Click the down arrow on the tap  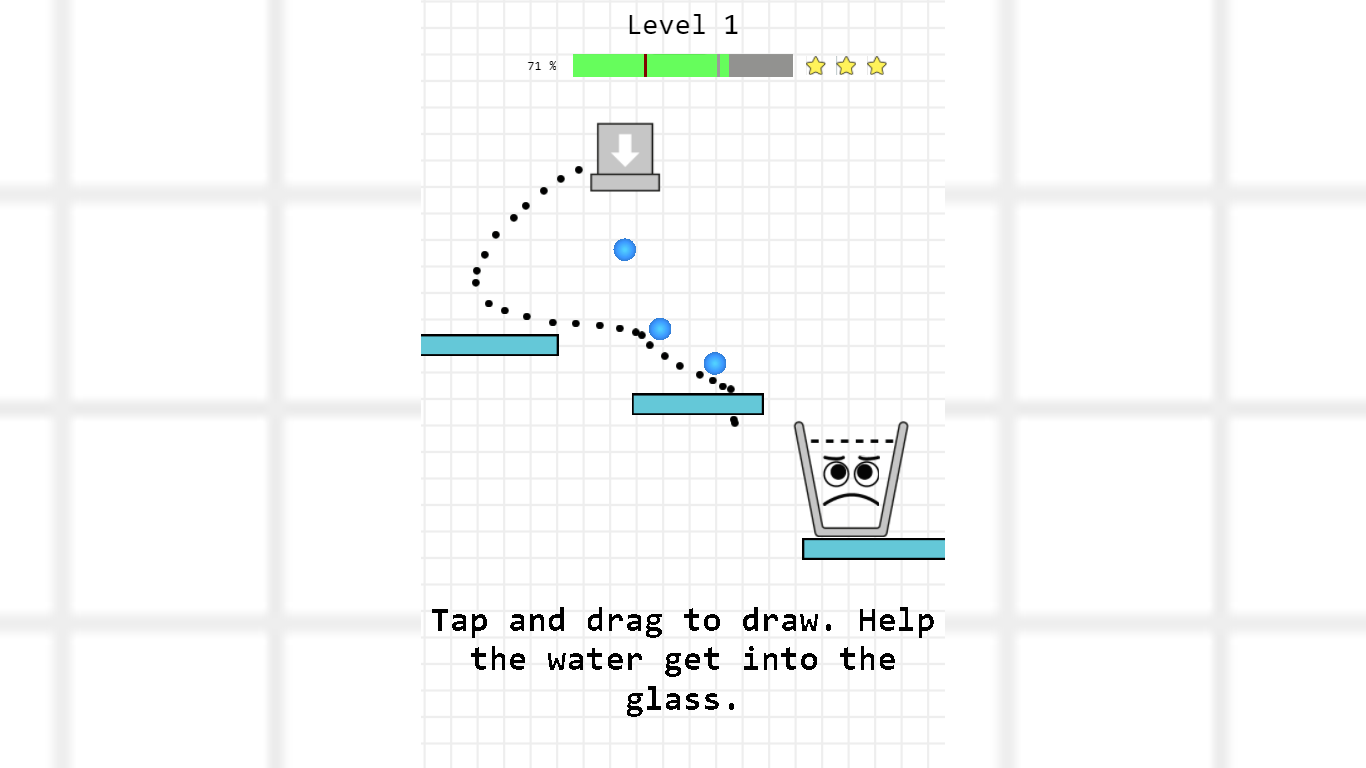(x=624, y=150)
